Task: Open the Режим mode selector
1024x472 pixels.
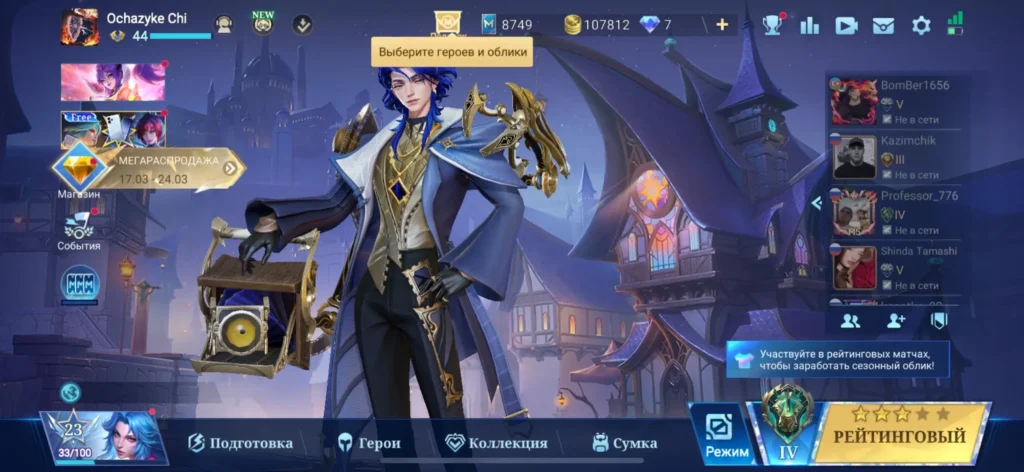Action: (726, 435)
